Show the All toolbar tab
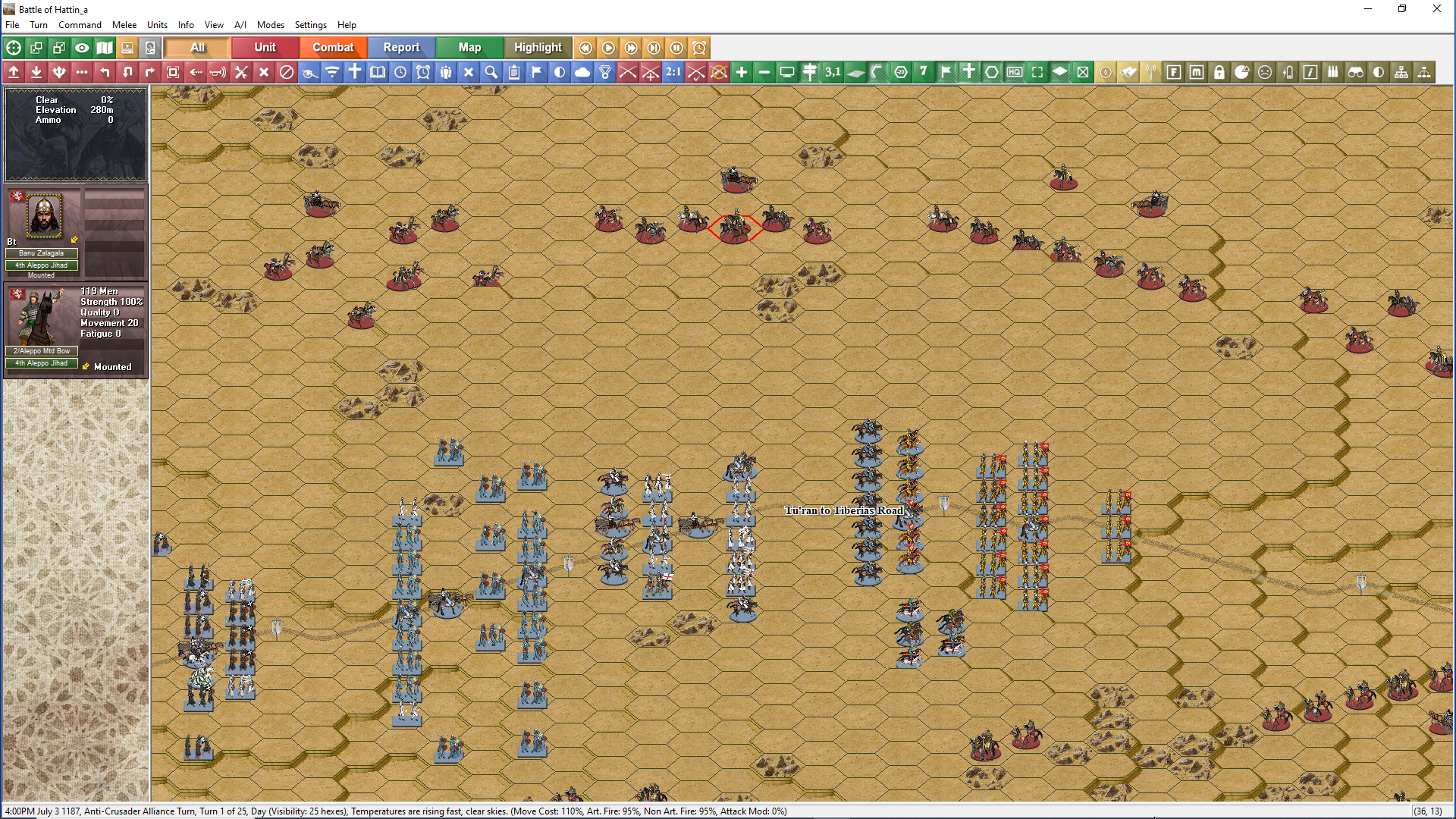 [x=197, y=47]
